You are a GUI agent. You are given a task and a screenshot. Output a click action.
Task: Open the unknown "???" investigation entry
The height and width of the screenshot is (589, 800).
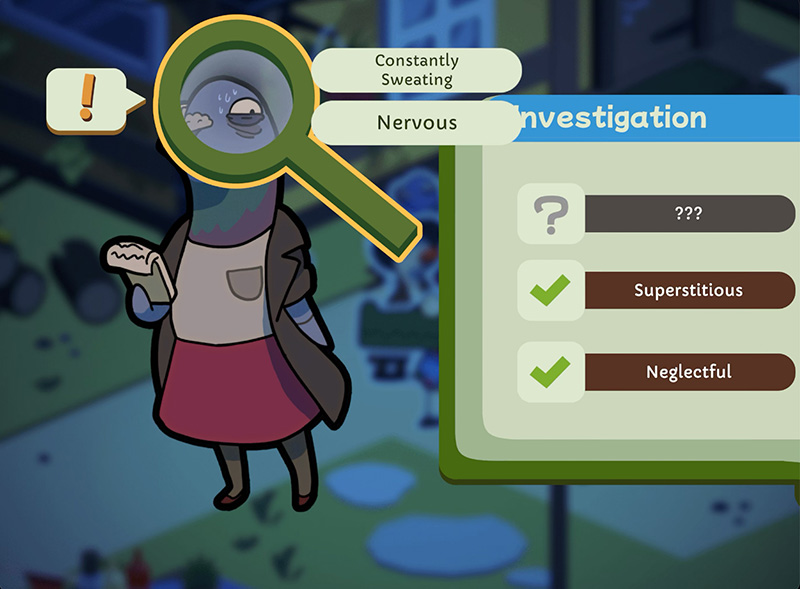click(688, 213)
